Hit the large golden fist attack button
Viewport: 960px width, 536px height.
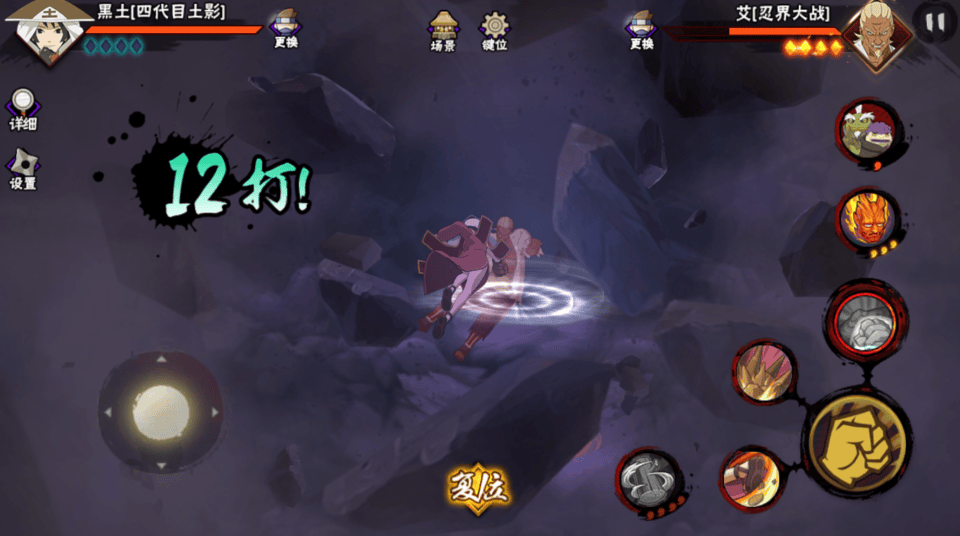(x=856, y=442)
